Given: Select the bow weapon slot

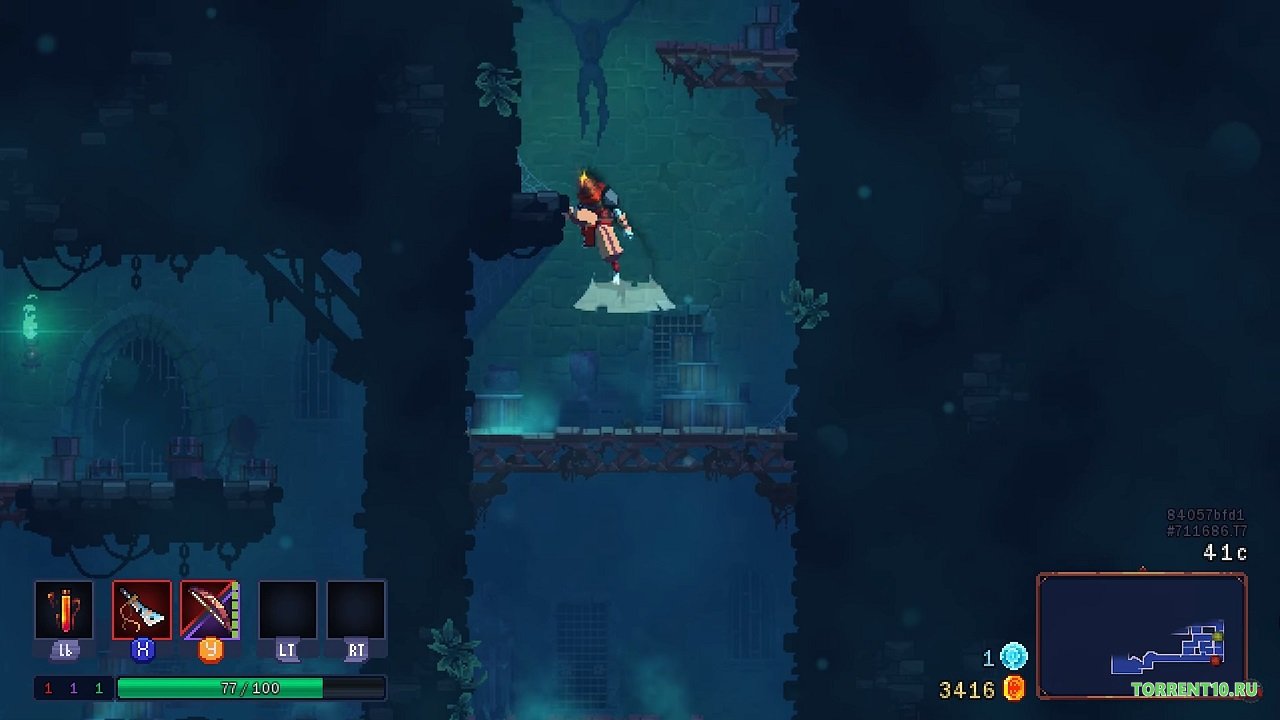Looking at the screenshot, I should click(x=209, y=610).
